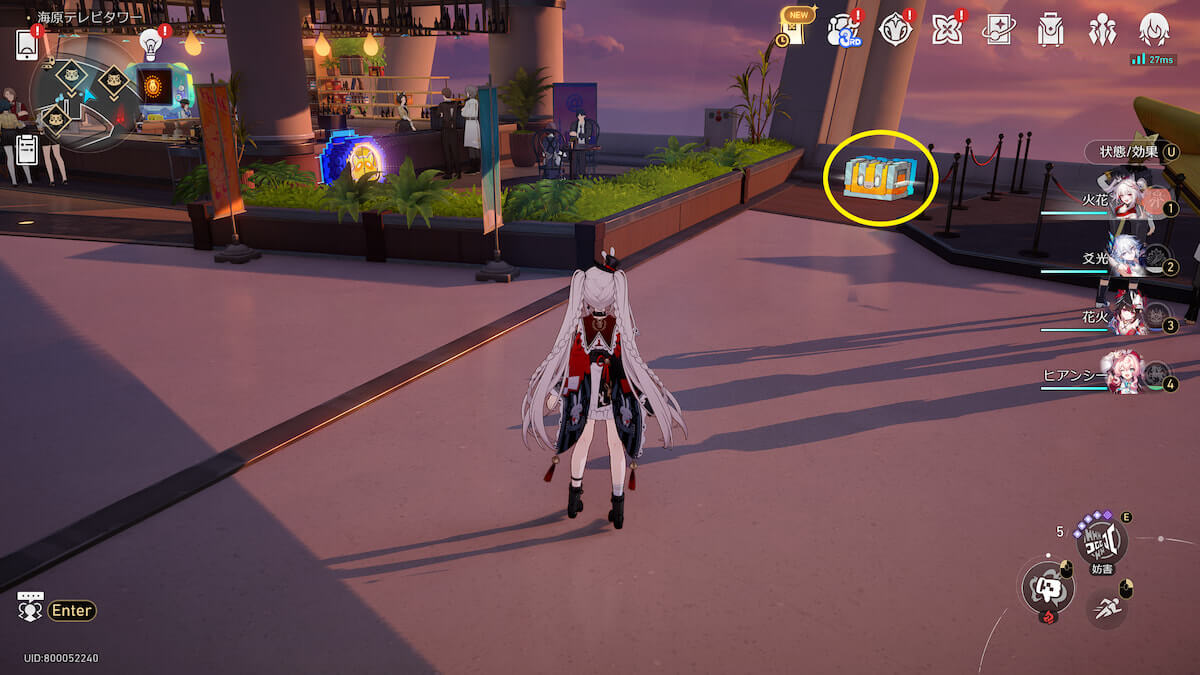This screenshot has height=675, width=1200.
Task: Open the phone menu icon
Action: click(27, 44)
